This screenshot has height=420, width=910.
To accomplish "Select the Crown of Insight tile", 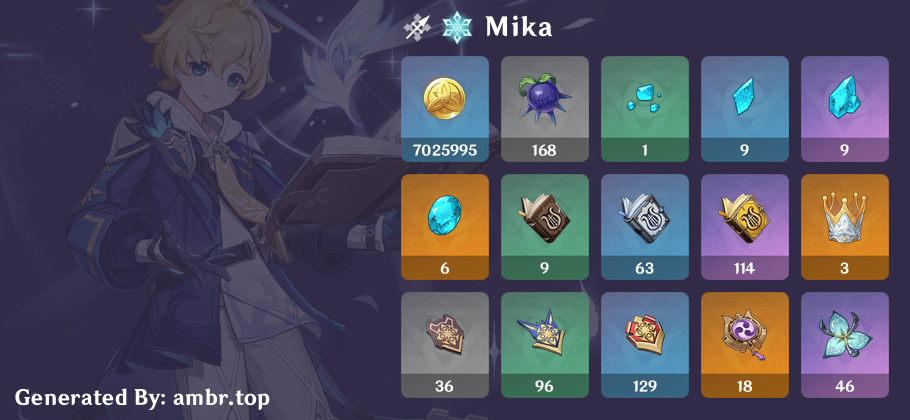I will click(x=845, y=227).
